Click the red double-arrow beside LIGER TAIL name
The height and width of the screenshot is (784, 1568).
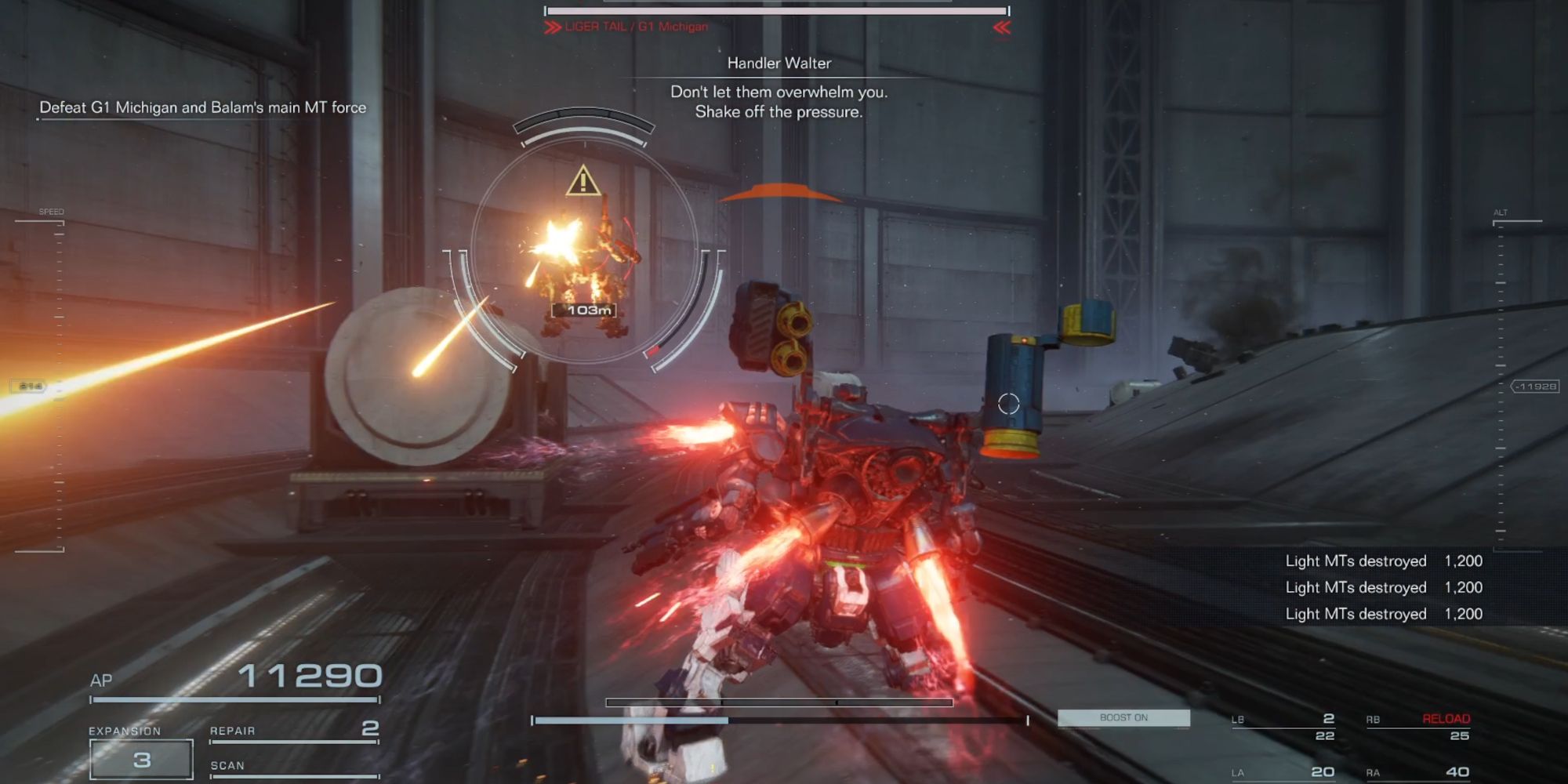pyautogui.click(x=551, y=26)
